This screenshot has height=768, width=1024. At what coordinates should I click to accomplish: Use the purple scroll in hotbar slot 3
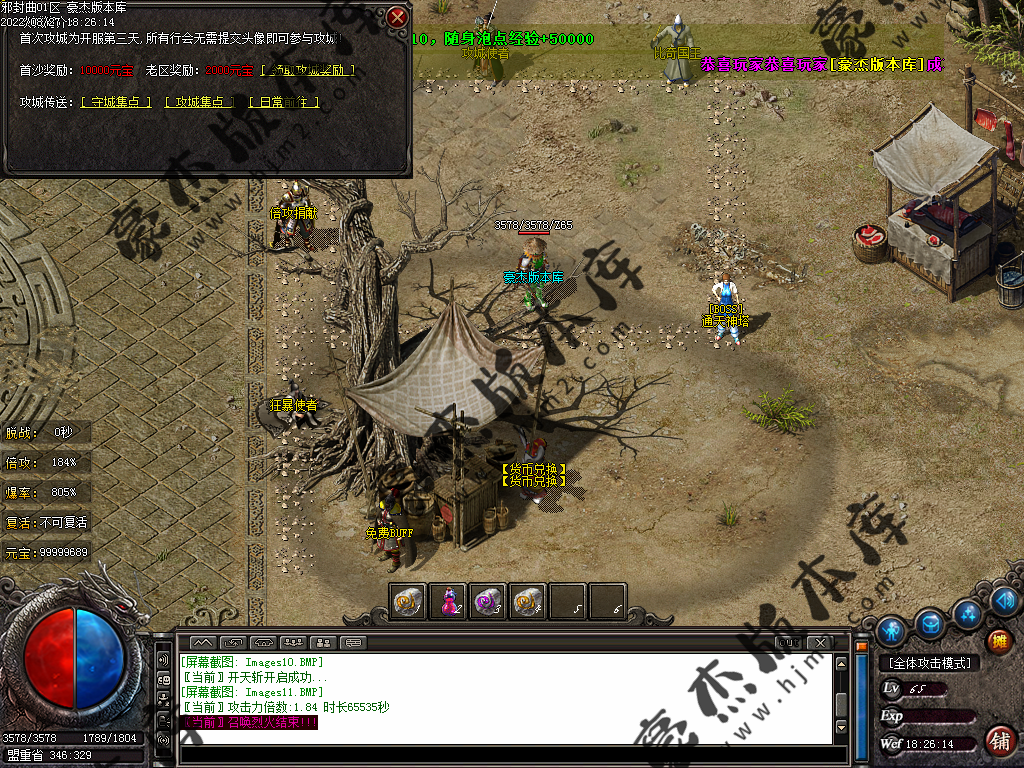point(488,602)
